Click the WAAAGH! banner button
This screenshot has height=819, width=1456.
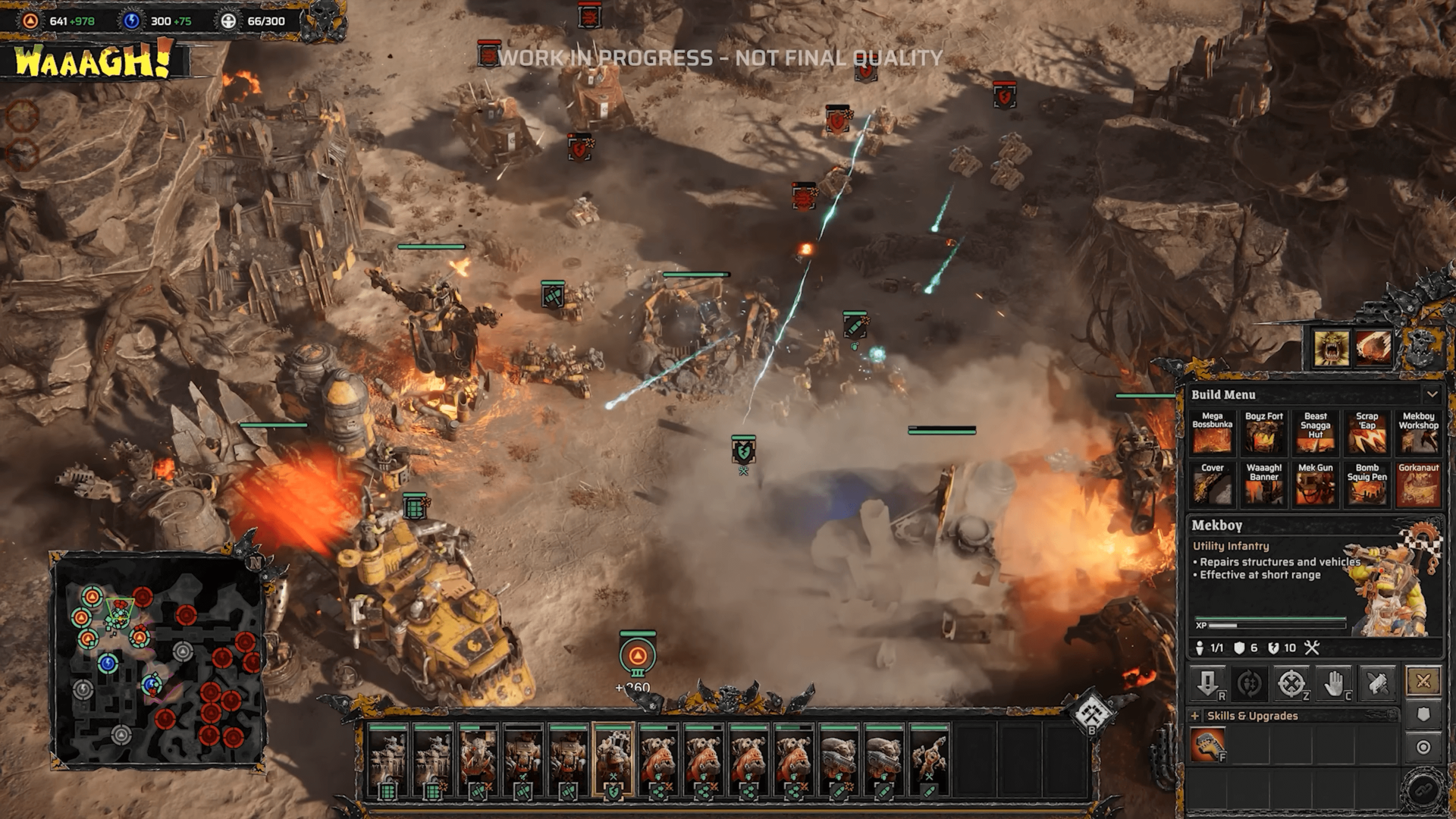93,61
